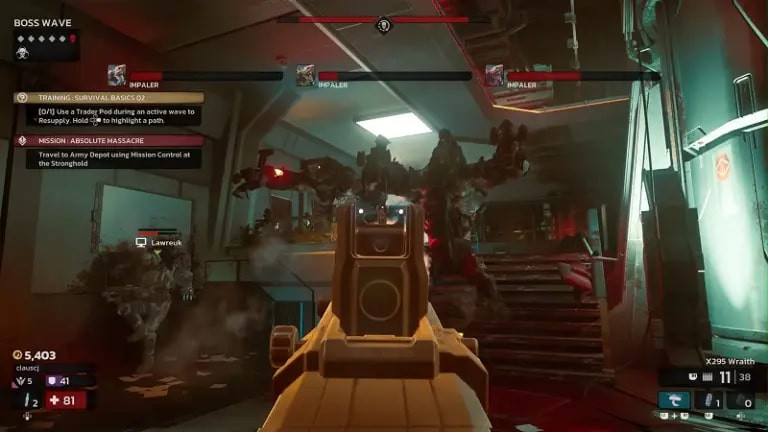Select the empty throwable slot showing zero

pos(742,401)
